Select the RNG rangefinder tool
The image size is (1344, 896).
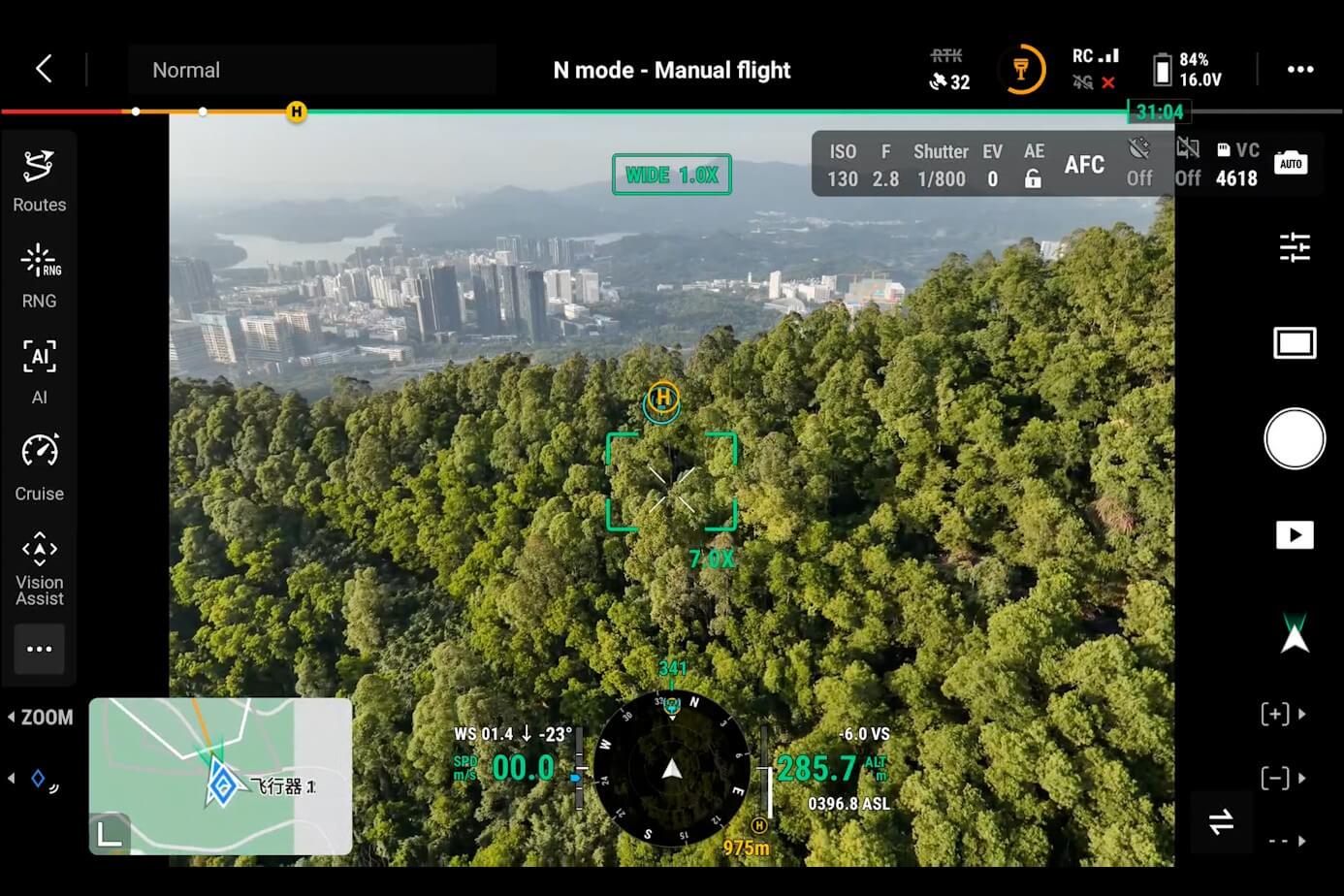pyautogui.click(x=39, y=274)
